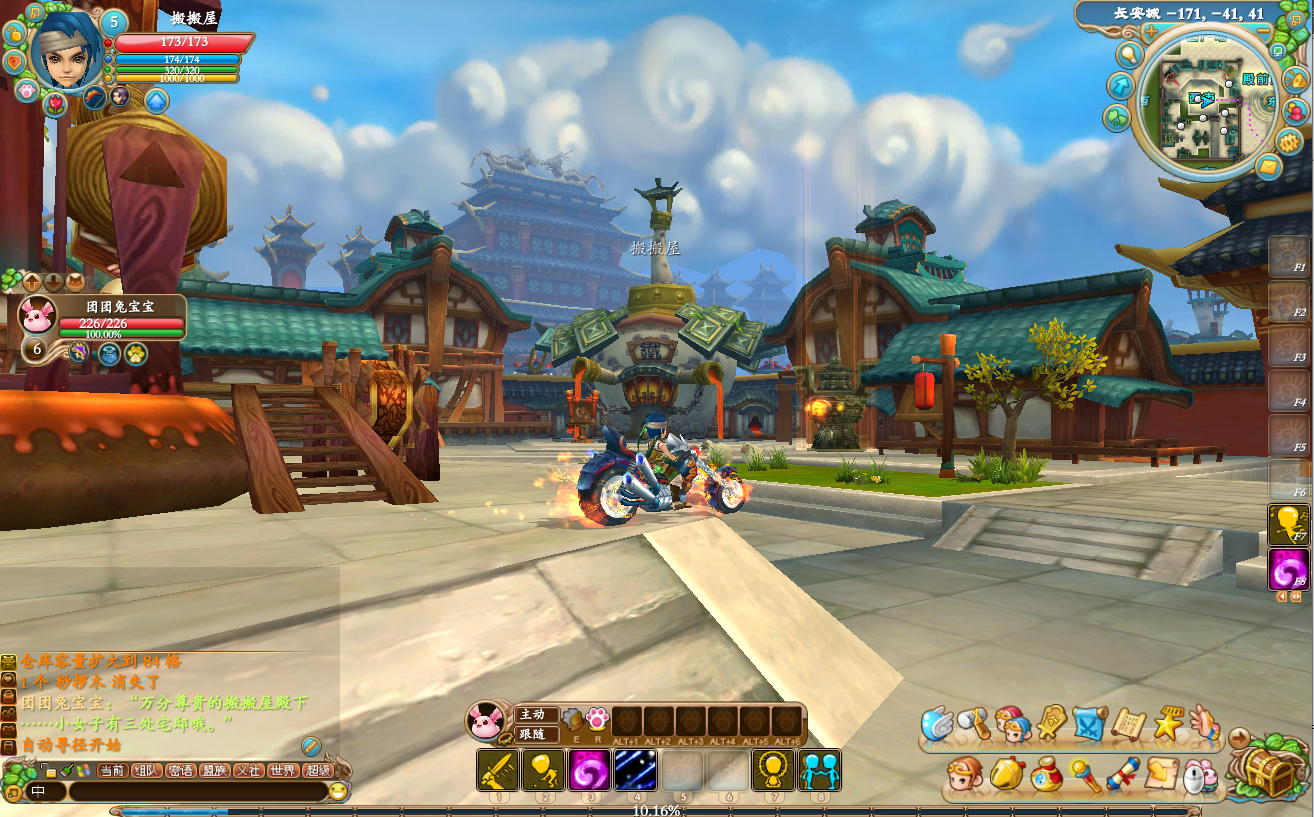This screenshot has height=817, width=1314.
Task: Open the treasure chest bag
Action: pyautogui.click(x=1270, y=772)
